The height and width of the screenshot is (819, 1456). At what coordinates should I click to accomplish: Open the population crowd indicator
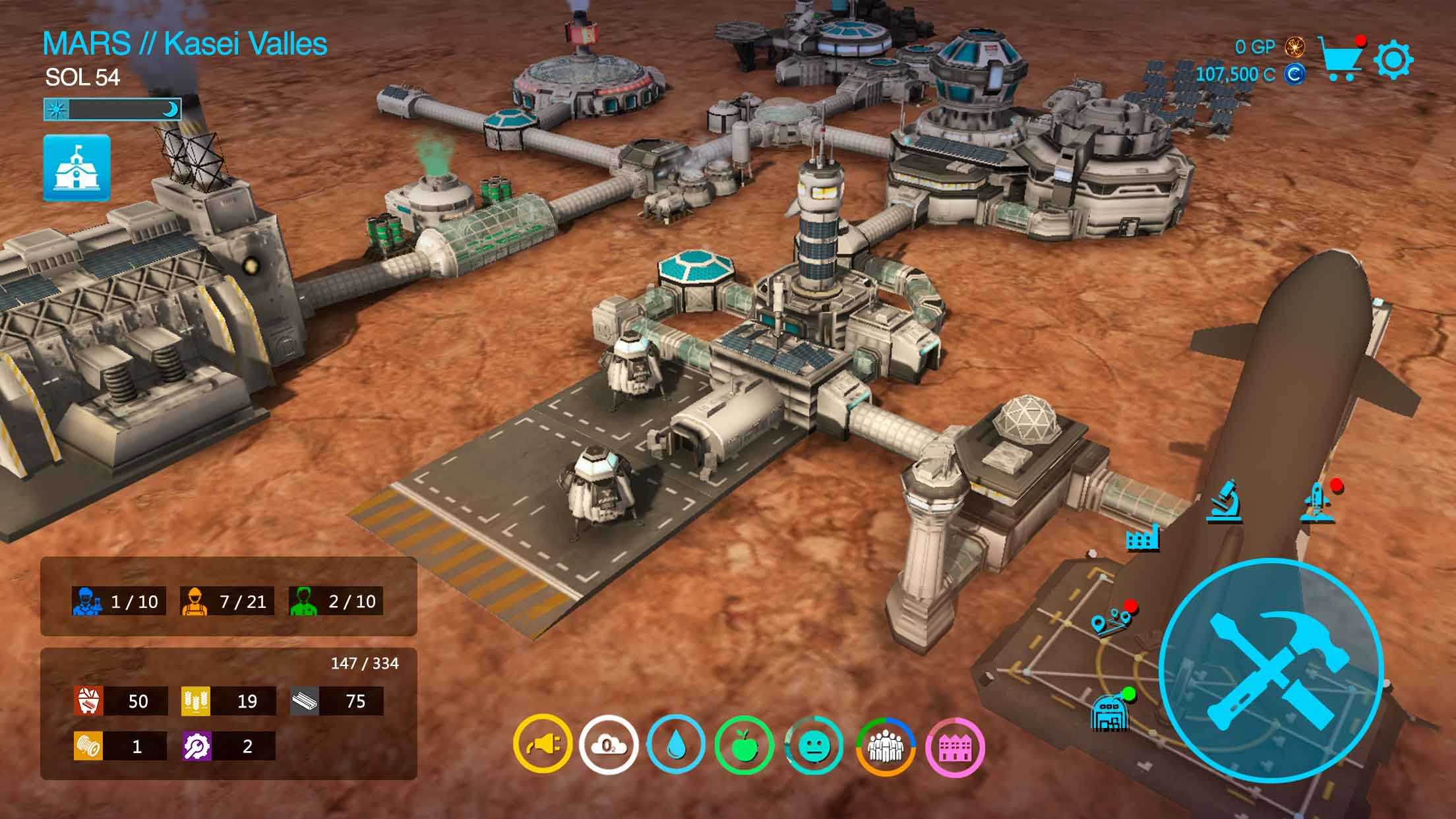point(885,746)
